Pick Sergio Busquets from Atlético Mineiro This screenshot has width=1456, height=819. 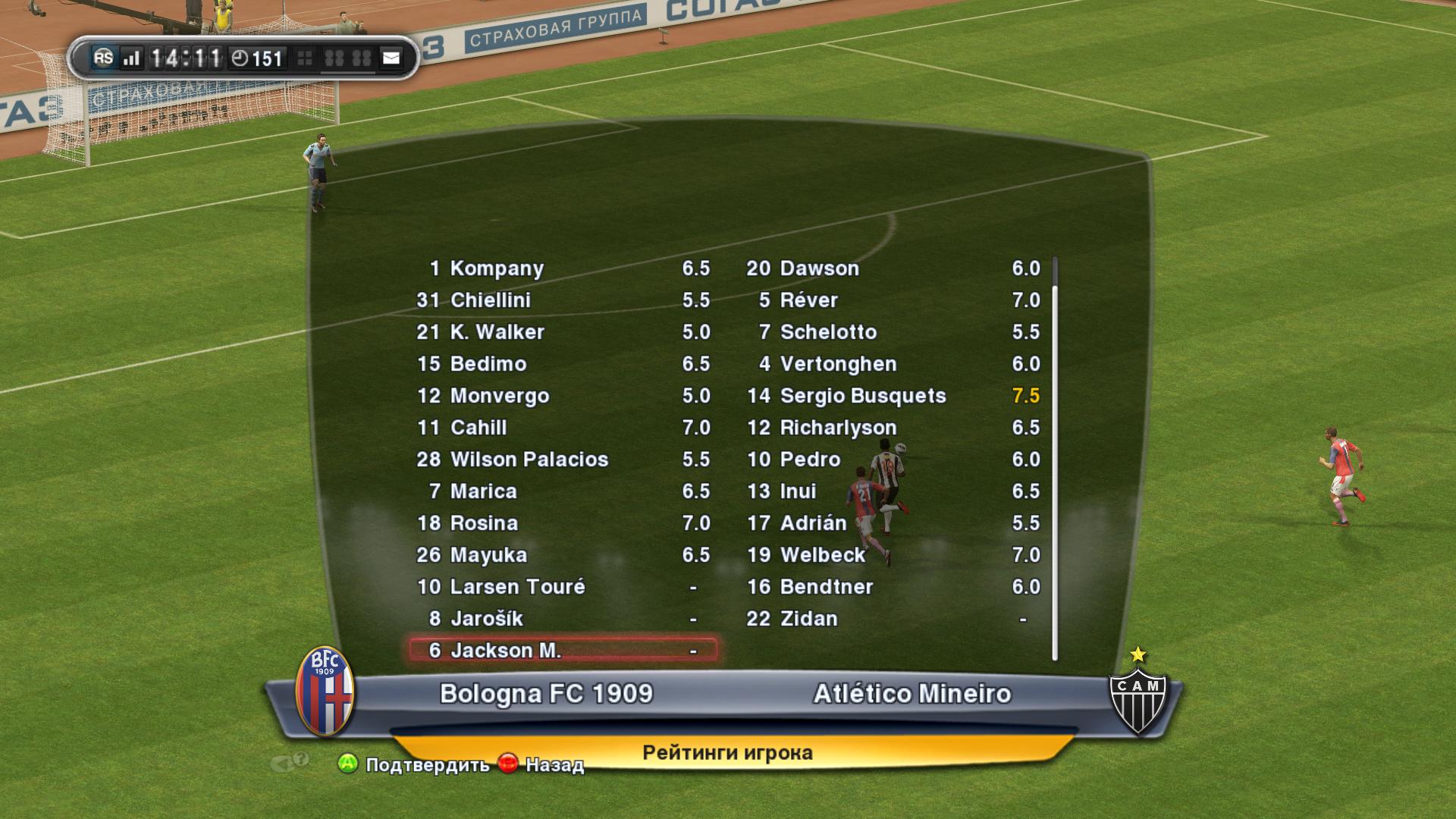892,396
